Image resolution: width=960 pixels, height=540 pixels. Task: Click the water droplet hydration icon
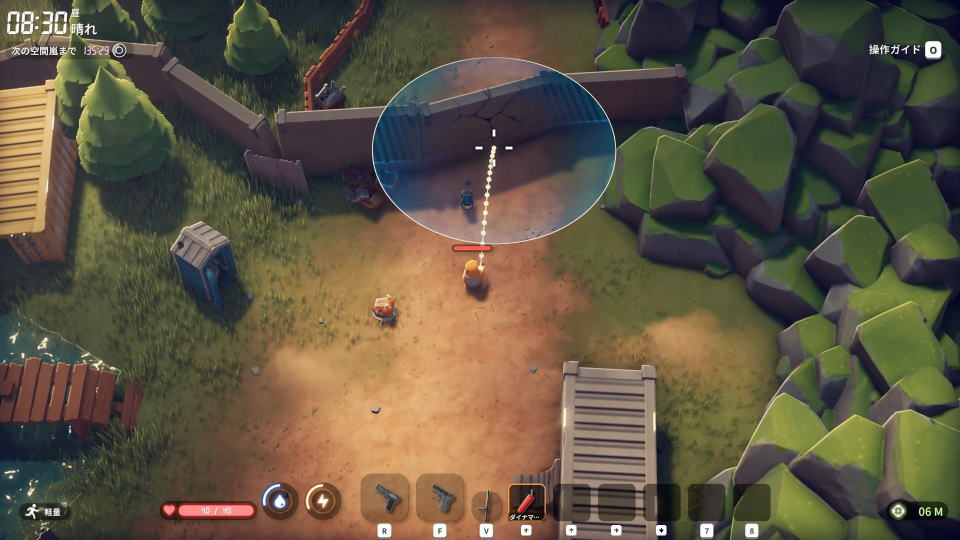[277, 500]
